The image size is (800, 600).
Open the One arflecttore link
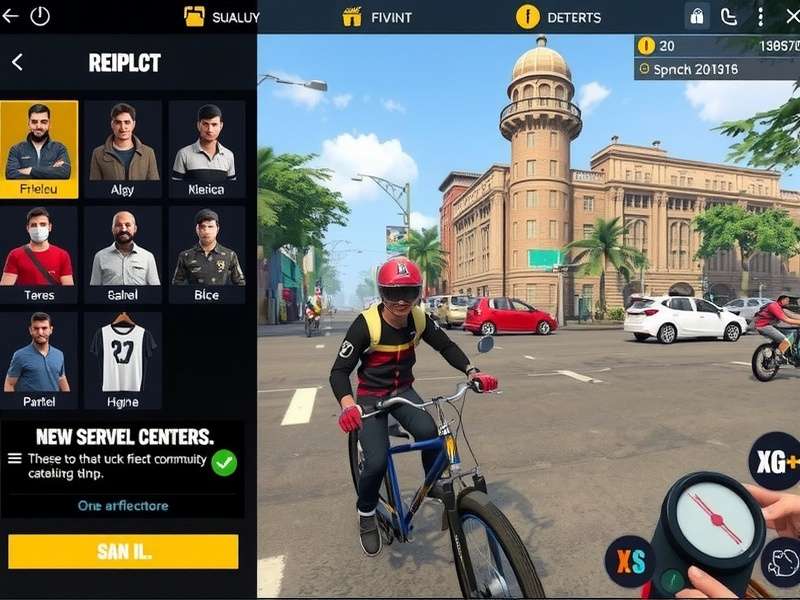point(123,506)
